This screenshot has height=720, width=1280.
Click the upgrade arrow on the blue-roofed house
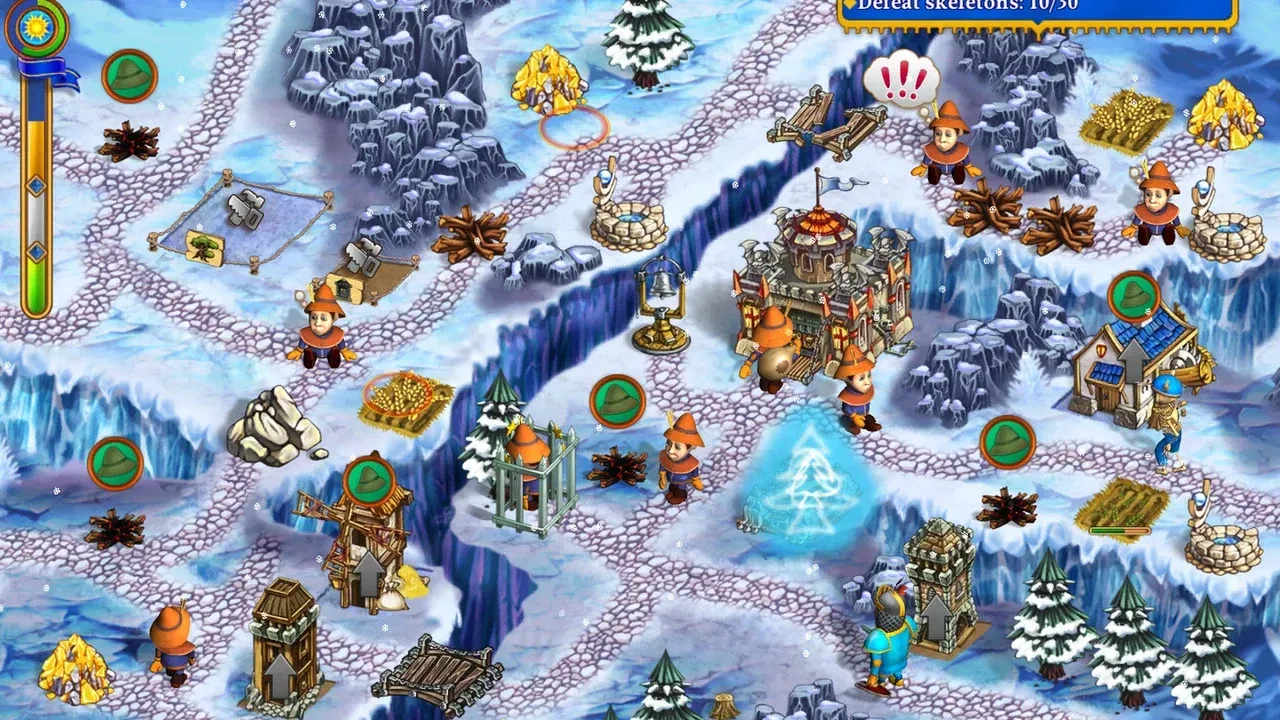click(x=1133, y=358)
